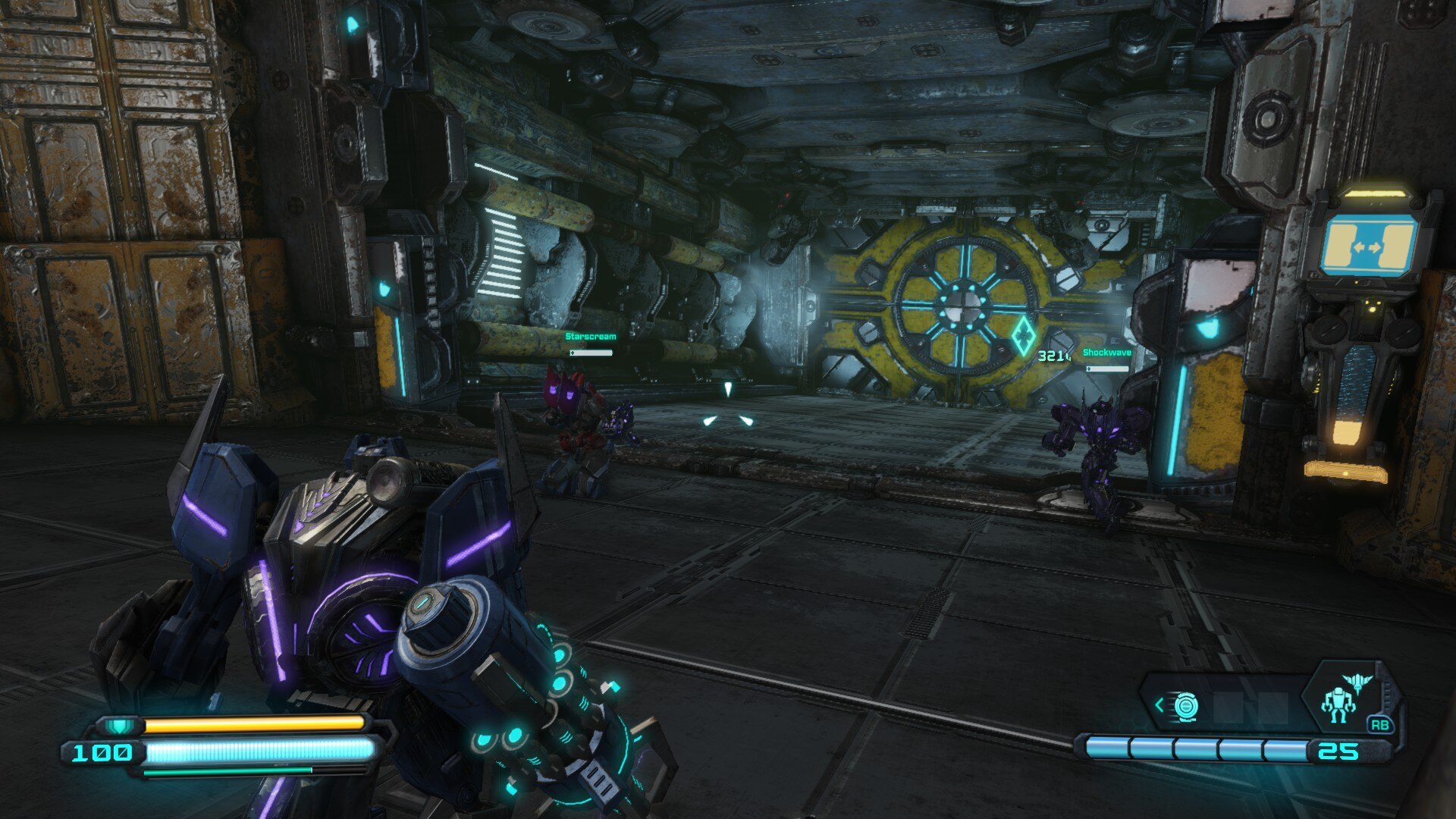Select the dash ability icon
This screenshot has height=819, width=1456.
tap(1185, 707)
